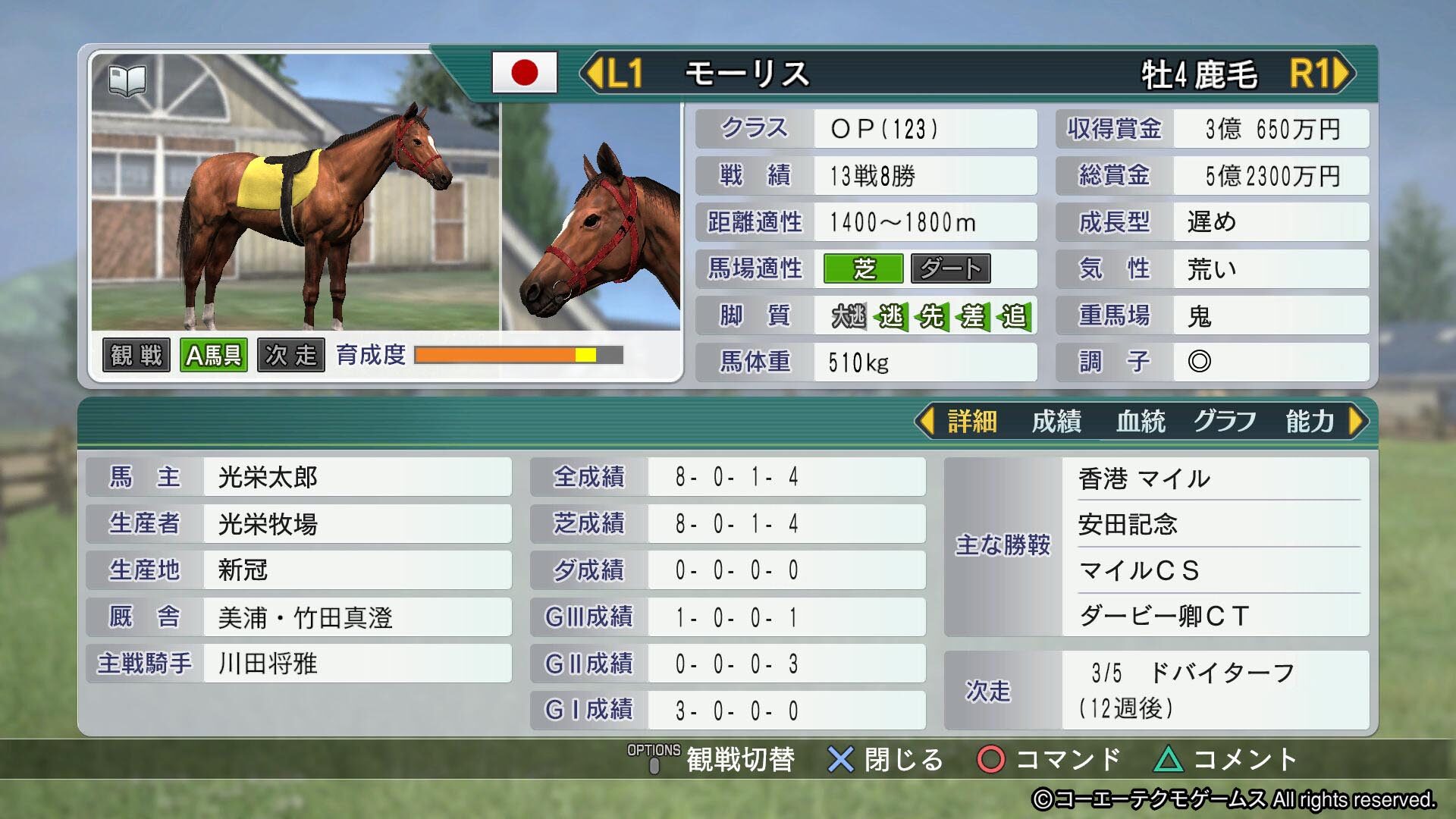Image resolution: width=1456 pixels, height=819 pixels.
Task: Toggle the ダート dirt aptitude indicator
Action: point(950,268)
